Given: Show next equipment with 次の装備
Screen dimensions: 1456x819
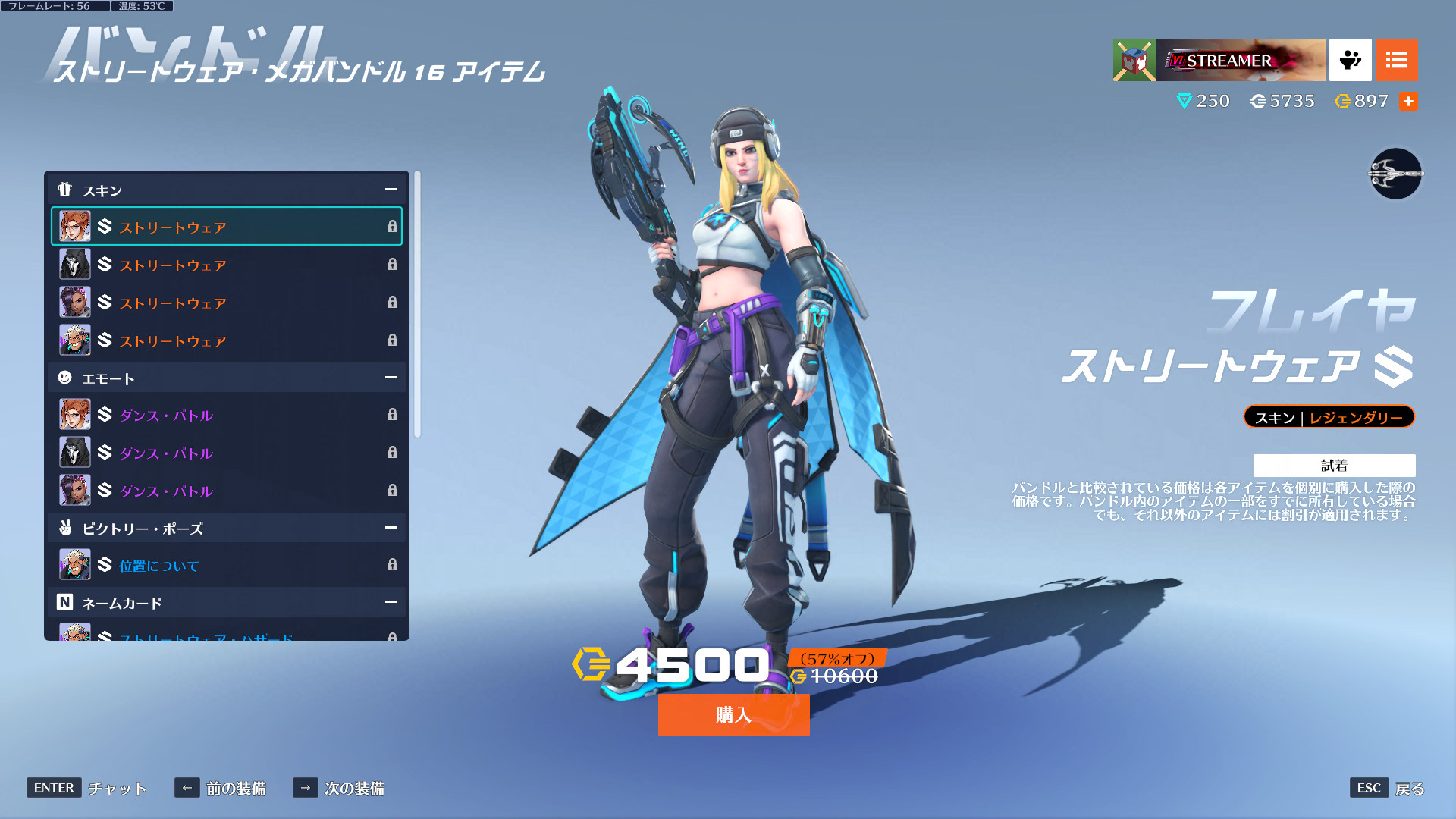Looking at the screenshot, I should (339, 788).
